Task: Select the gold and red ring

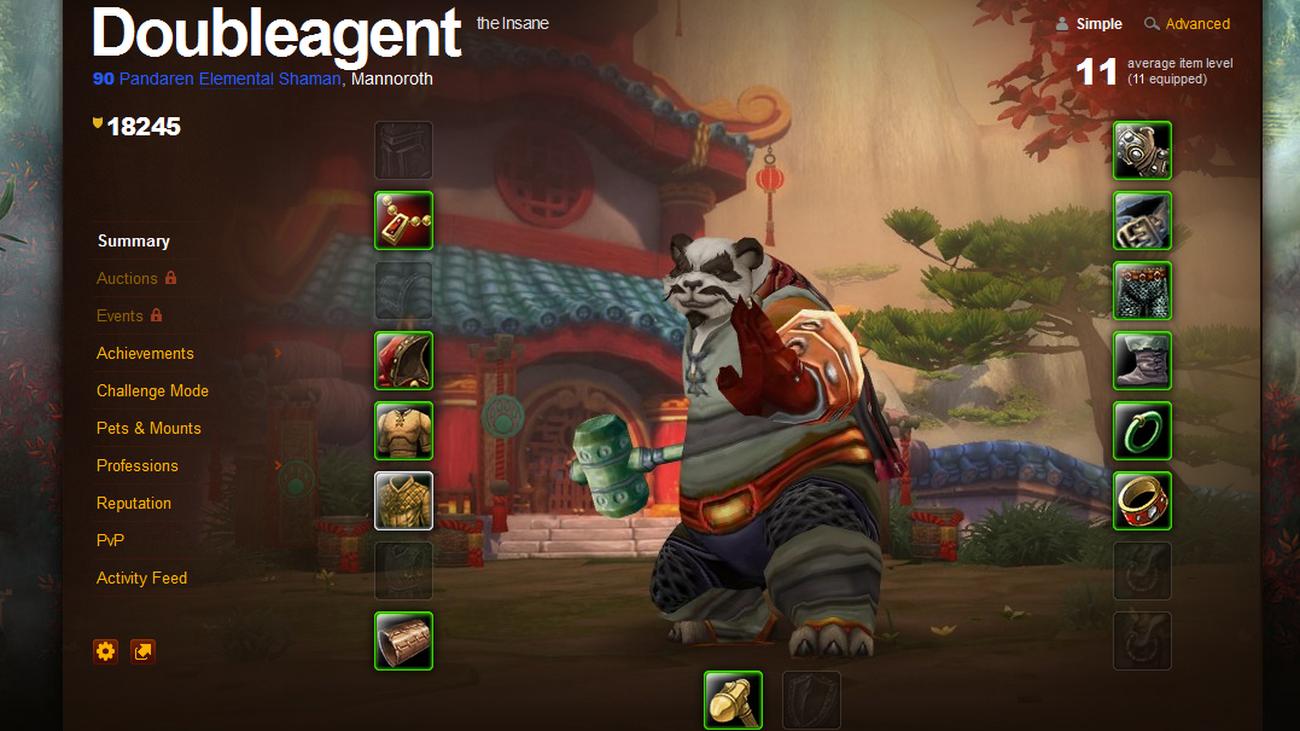Action: click(1142, 501)
